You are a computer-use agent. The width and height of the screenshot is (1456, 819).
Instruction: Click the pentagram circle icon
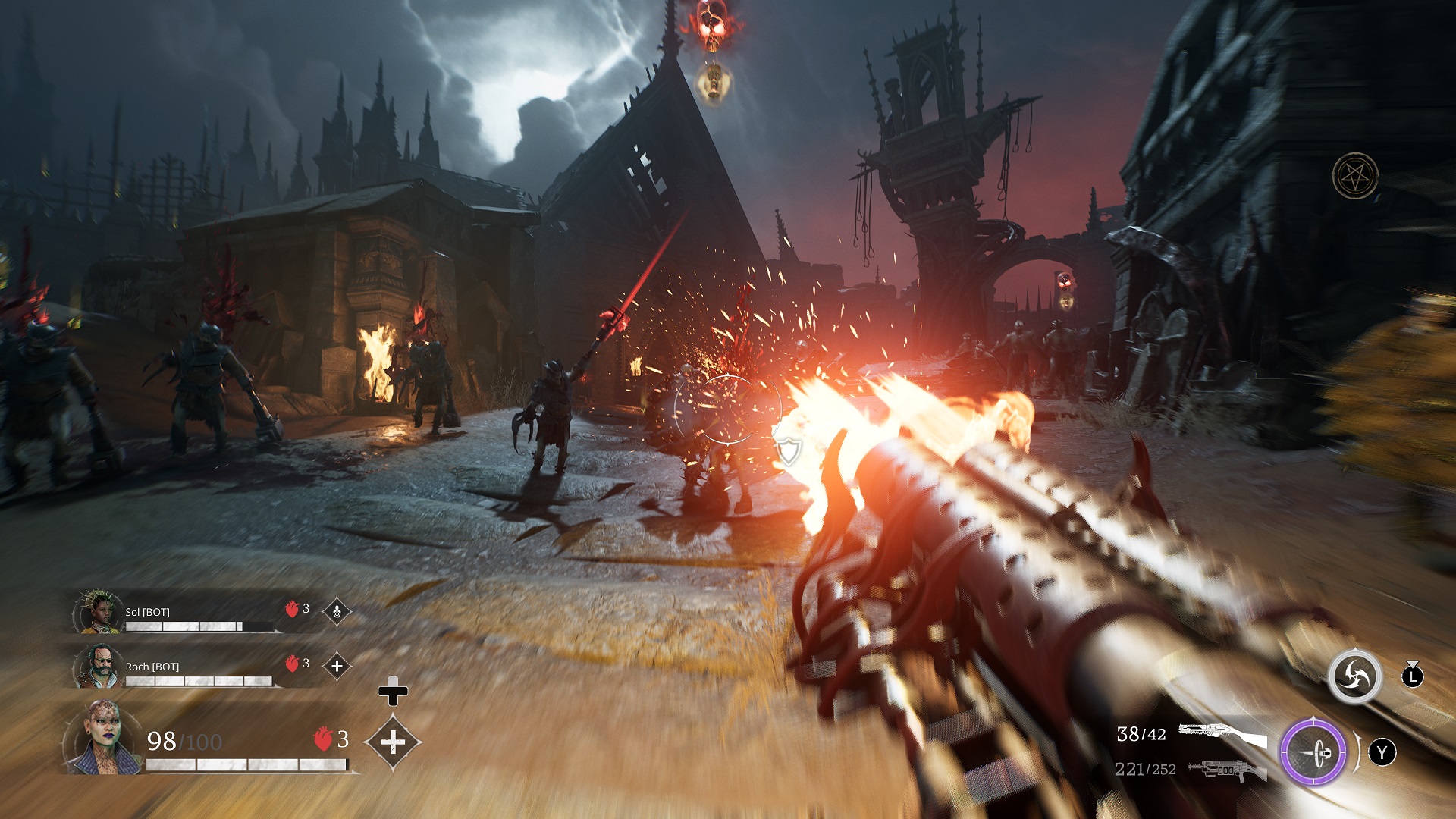[x=1355, y=176]
